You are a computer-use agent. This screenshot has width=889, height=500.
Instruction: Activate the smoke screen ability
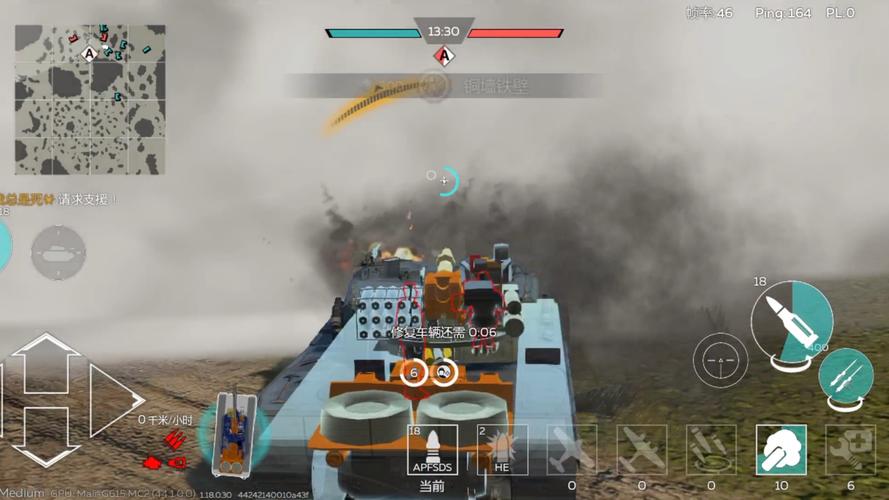tap(780, 449)
